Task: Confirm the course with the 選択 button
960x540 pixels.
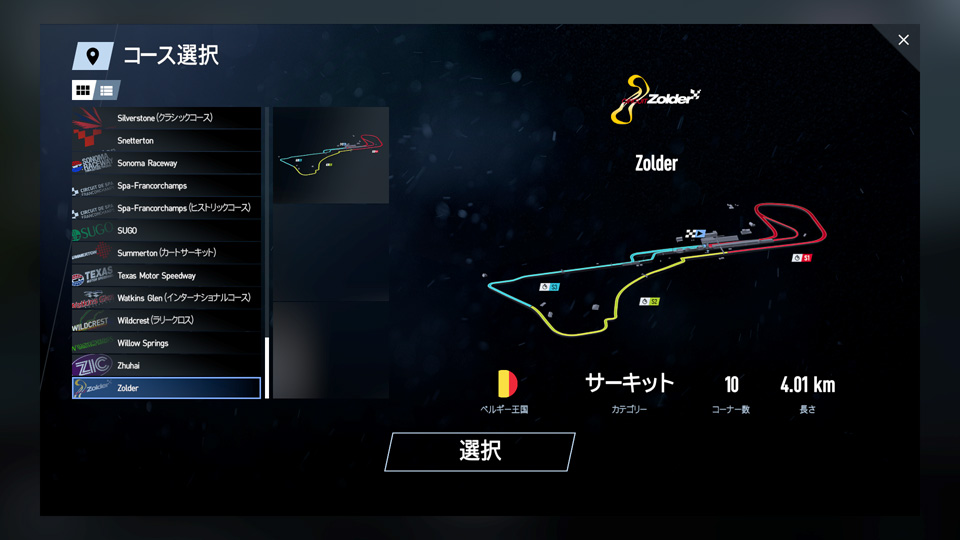Action: point(480,451)
